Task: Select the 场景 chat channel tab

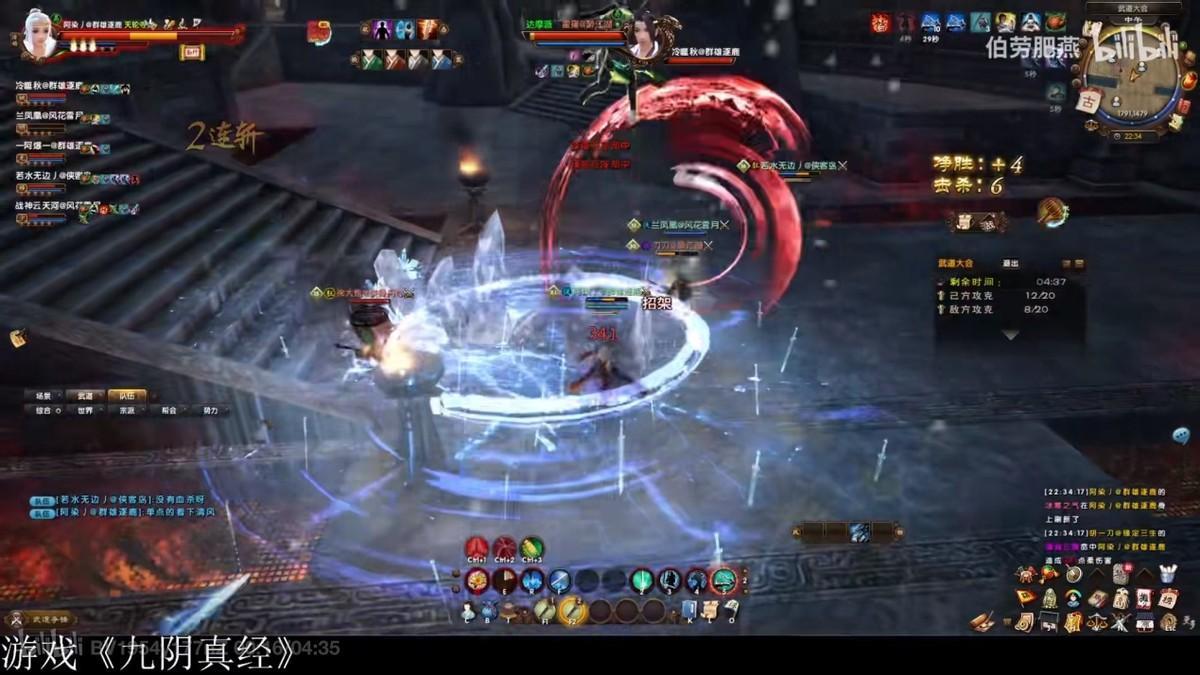Action: point(43,396)
